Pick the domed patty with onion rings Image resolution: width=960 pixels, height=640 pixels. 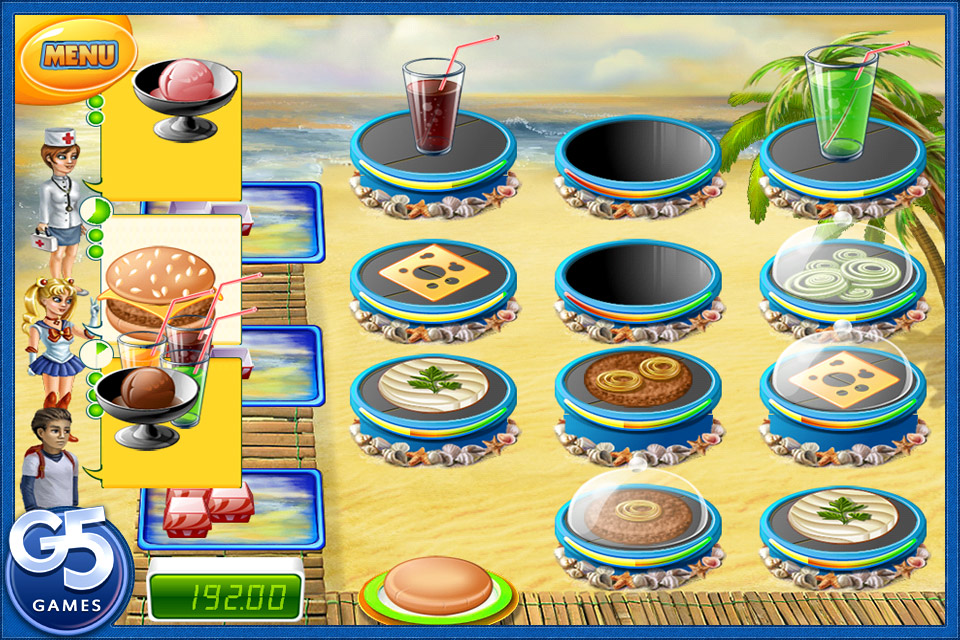coord(637,512)
